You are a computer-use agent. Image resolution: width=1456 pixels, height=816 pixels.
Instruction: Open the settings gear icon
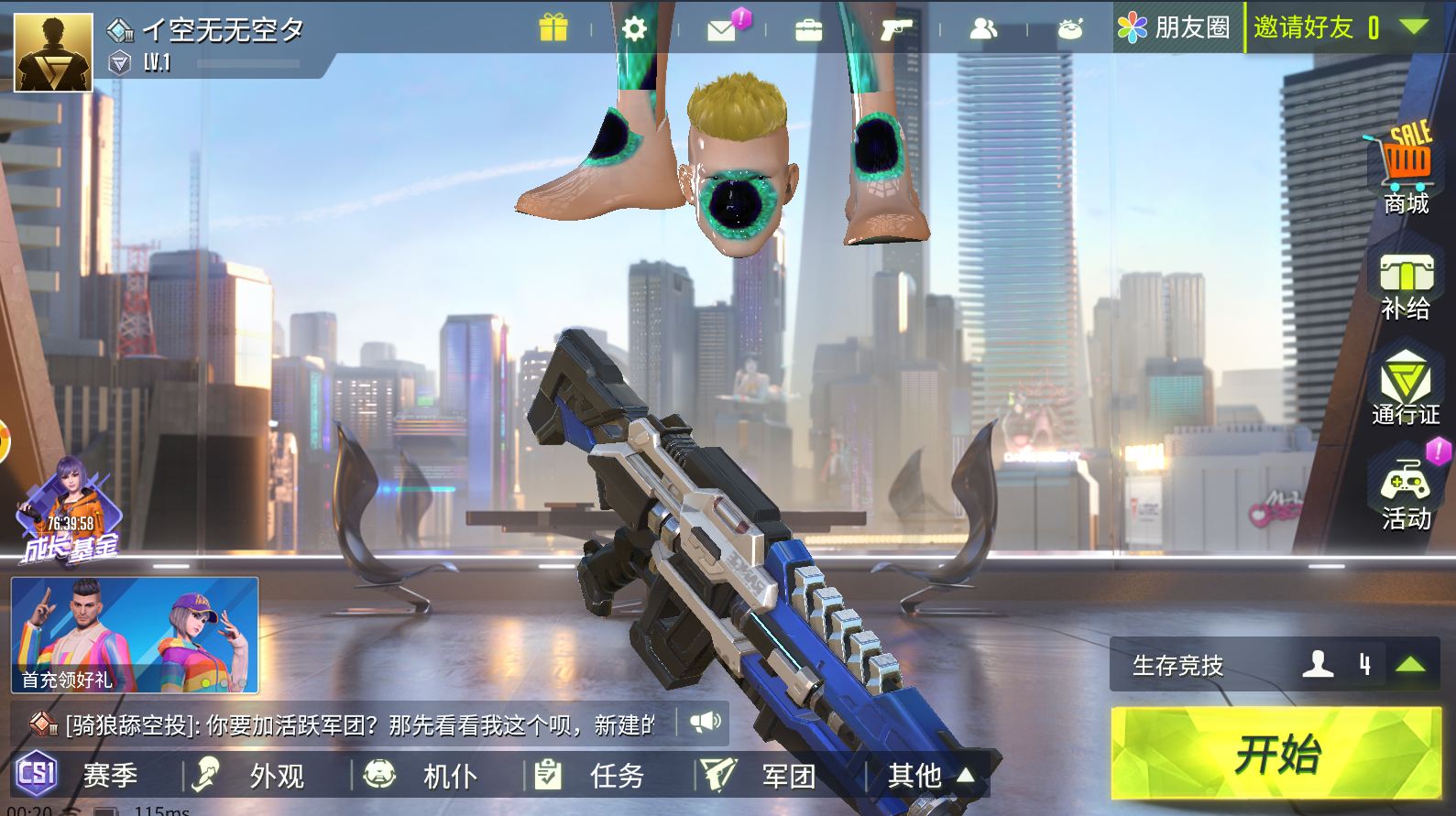[634, 28]
